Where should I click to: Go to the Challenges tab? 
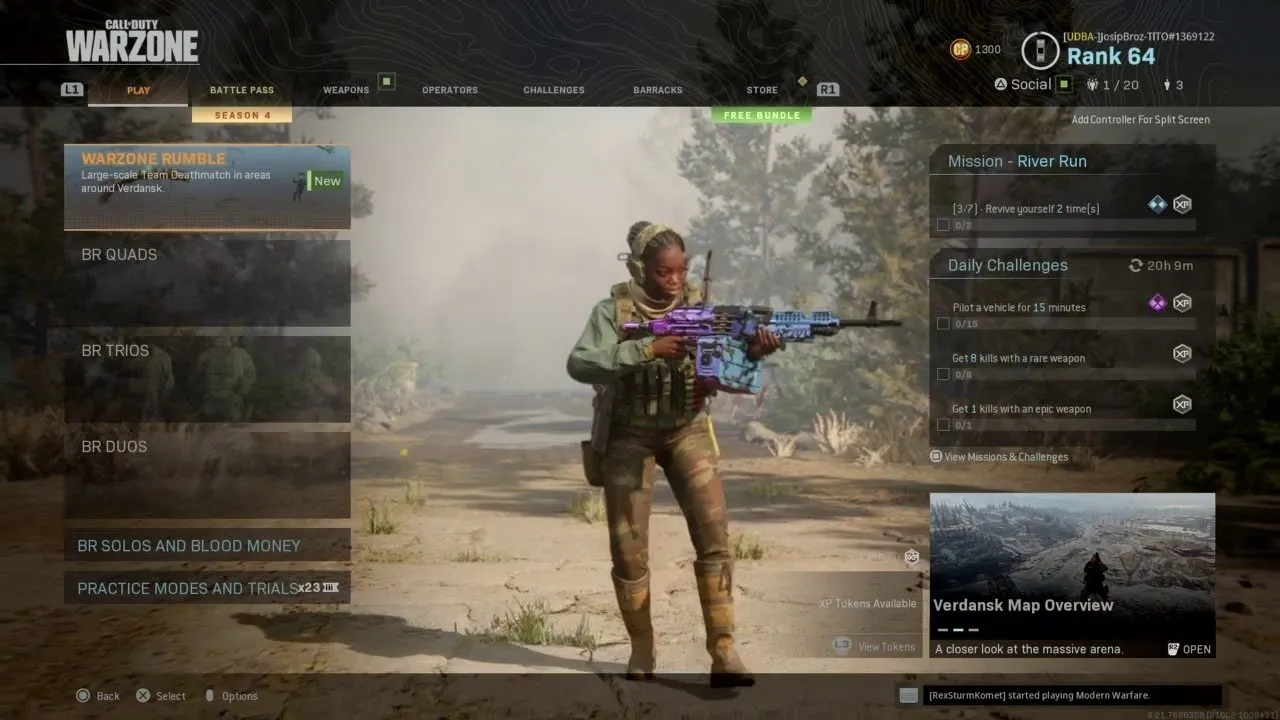(554, 90)
